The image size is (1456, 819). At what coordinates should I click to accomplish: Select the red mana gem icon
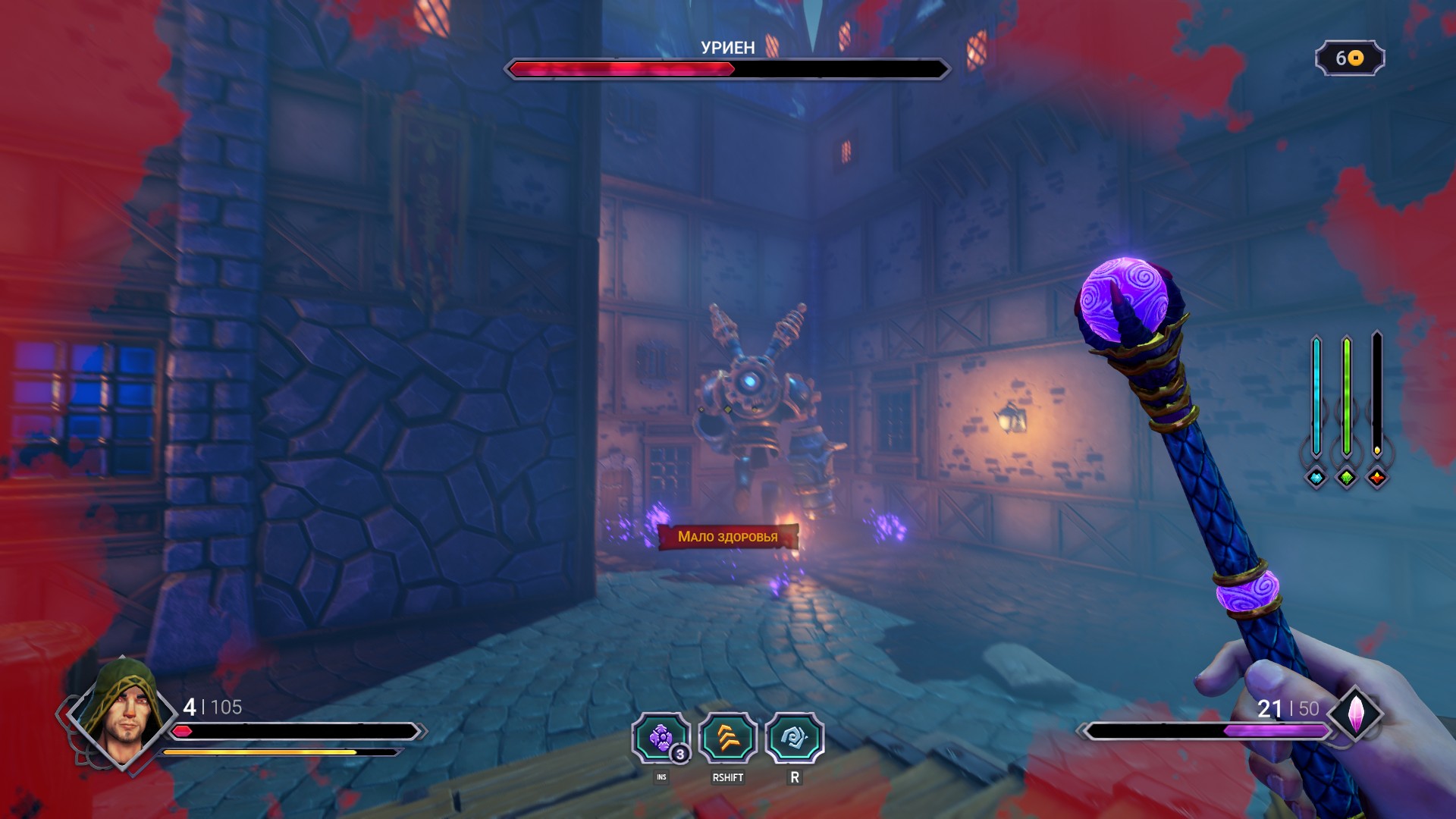(x=1377, y=478)
